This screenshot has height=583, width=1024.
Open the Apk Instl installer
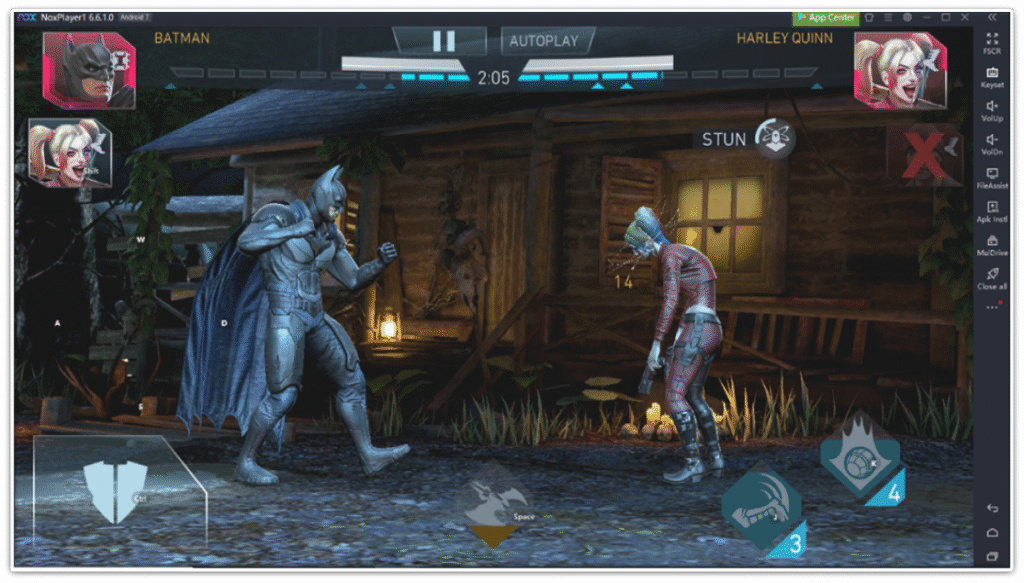pos(992,211)
